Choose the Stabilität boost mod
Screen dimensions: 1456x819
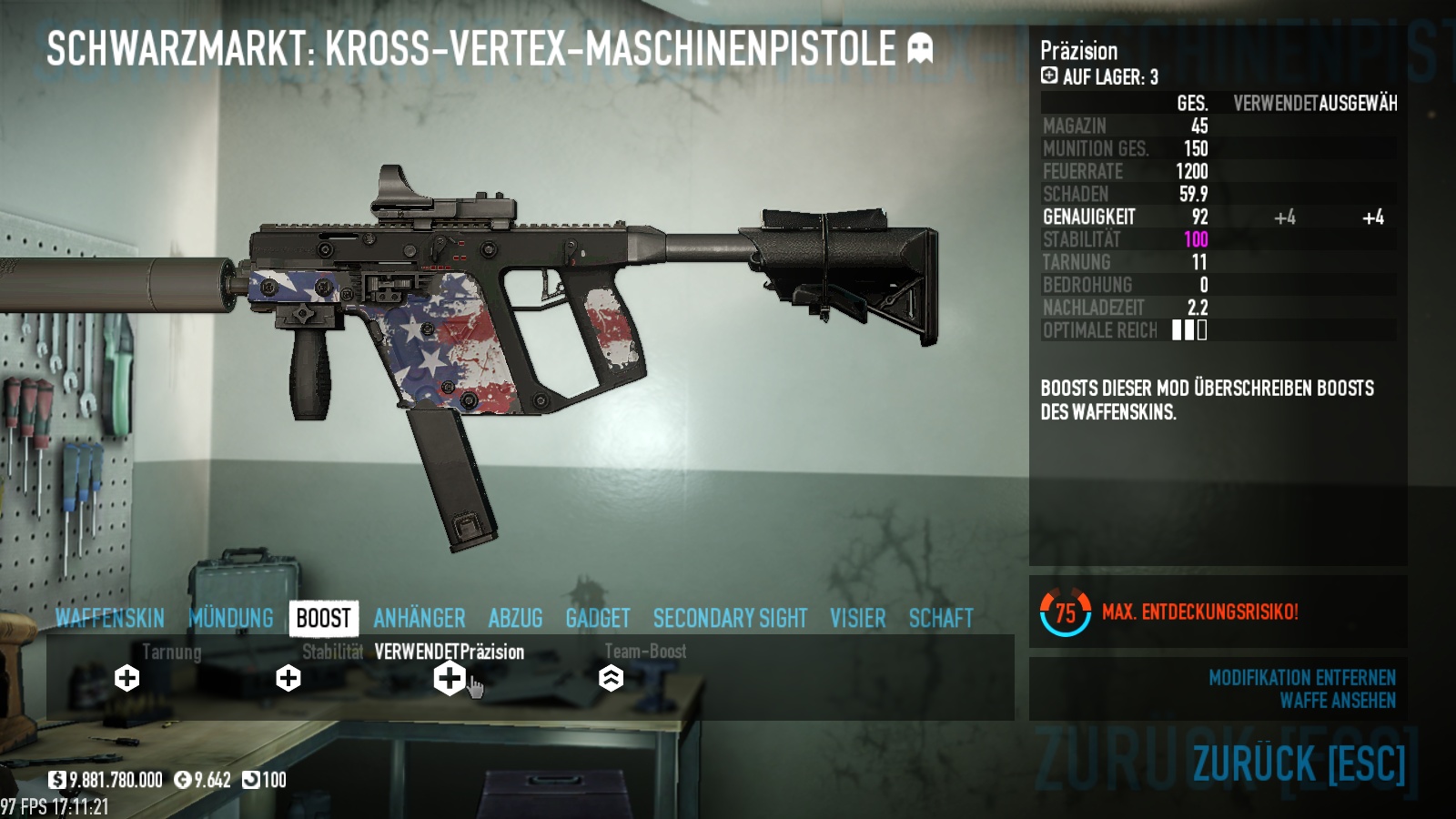pyautogui.click(x=288, y=678)
